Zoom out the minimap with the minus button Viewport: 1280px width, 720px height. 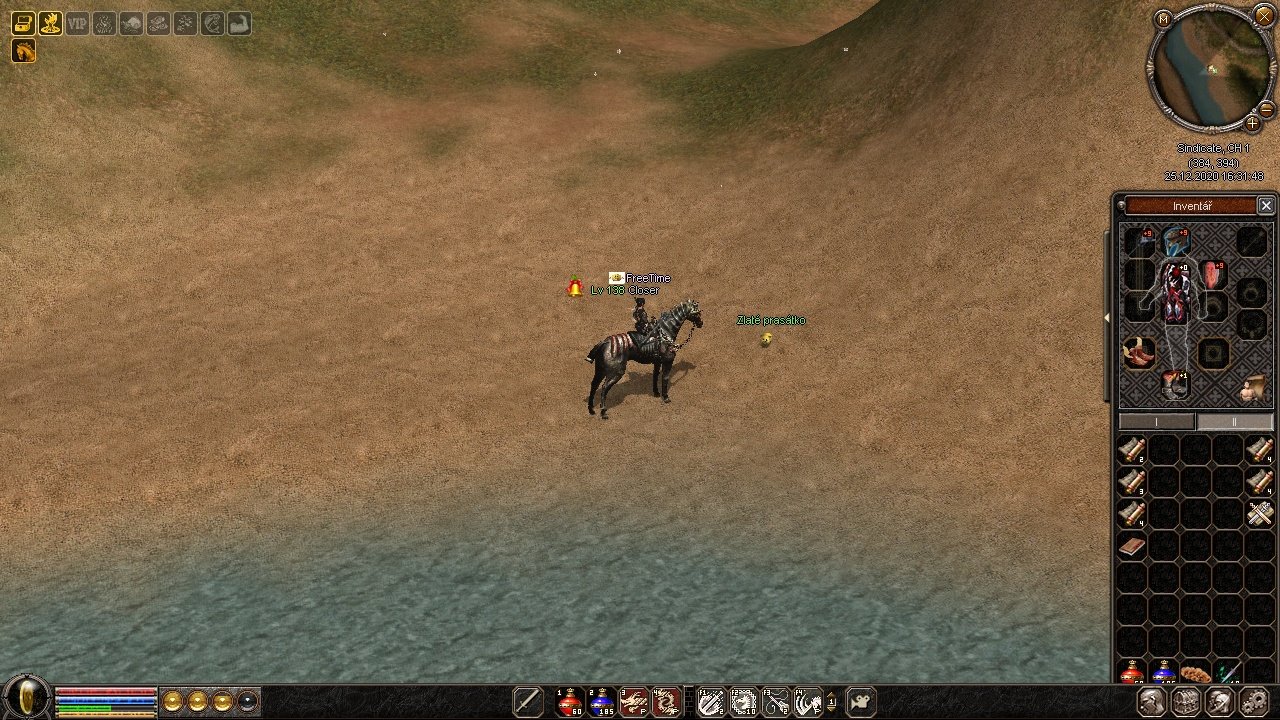tap(1266, 108)
